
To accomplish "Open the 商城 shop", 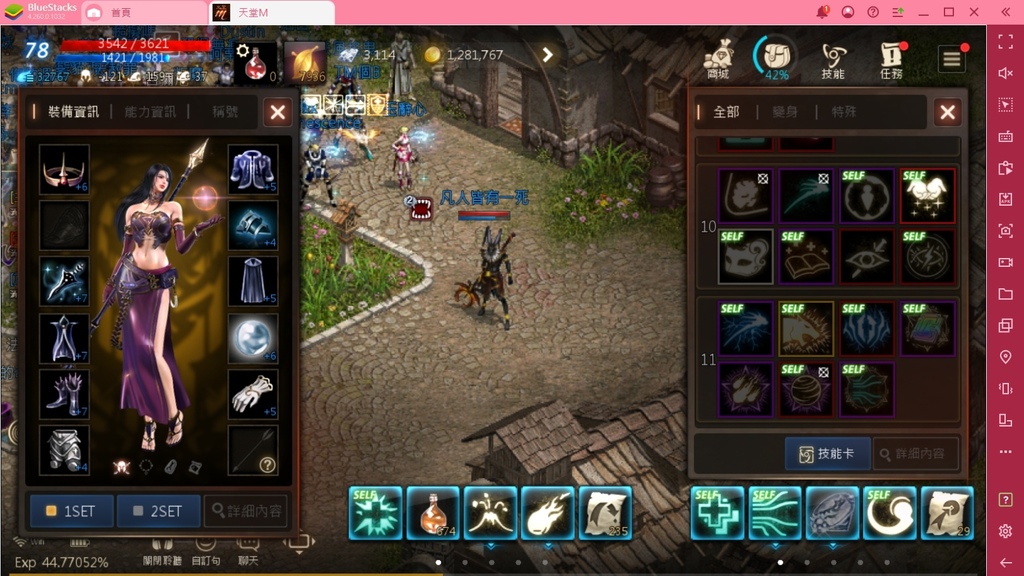I will coord(717,59).
